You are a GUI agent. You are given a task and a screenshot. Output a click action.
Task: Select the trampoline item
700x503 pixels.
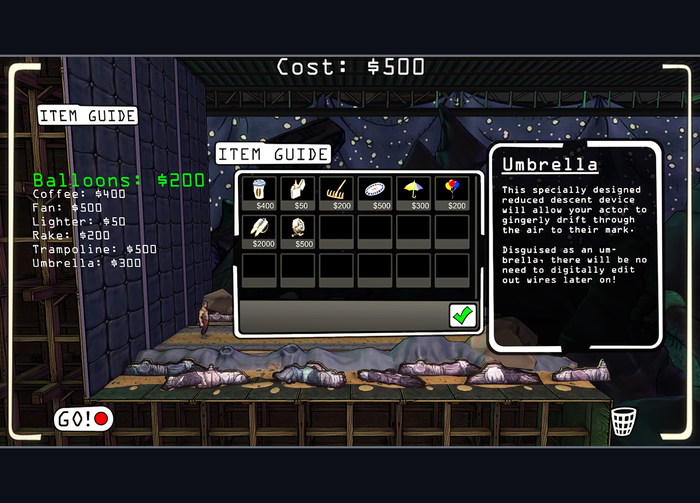(376, 192)
